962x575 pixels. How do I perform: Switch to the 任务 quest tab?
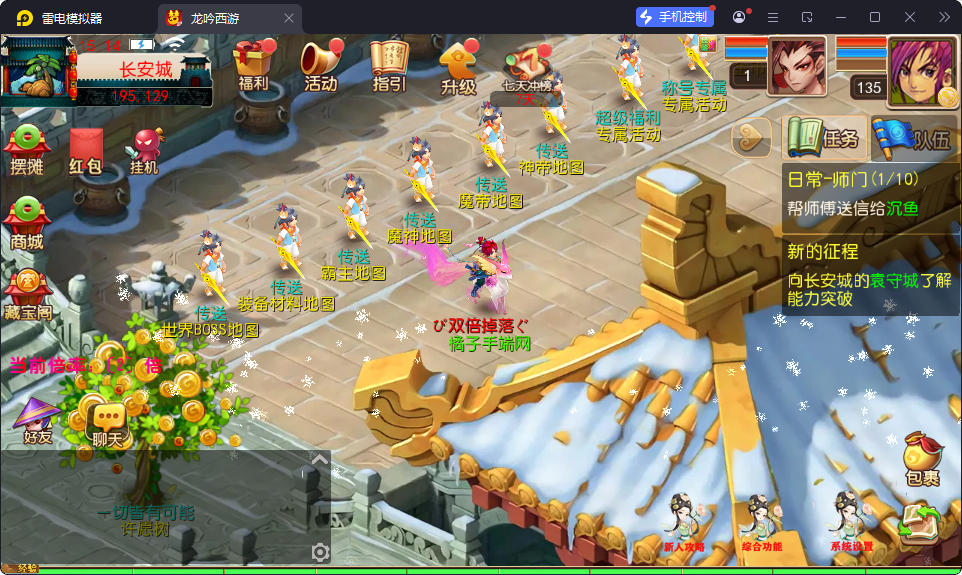point(822,139)
